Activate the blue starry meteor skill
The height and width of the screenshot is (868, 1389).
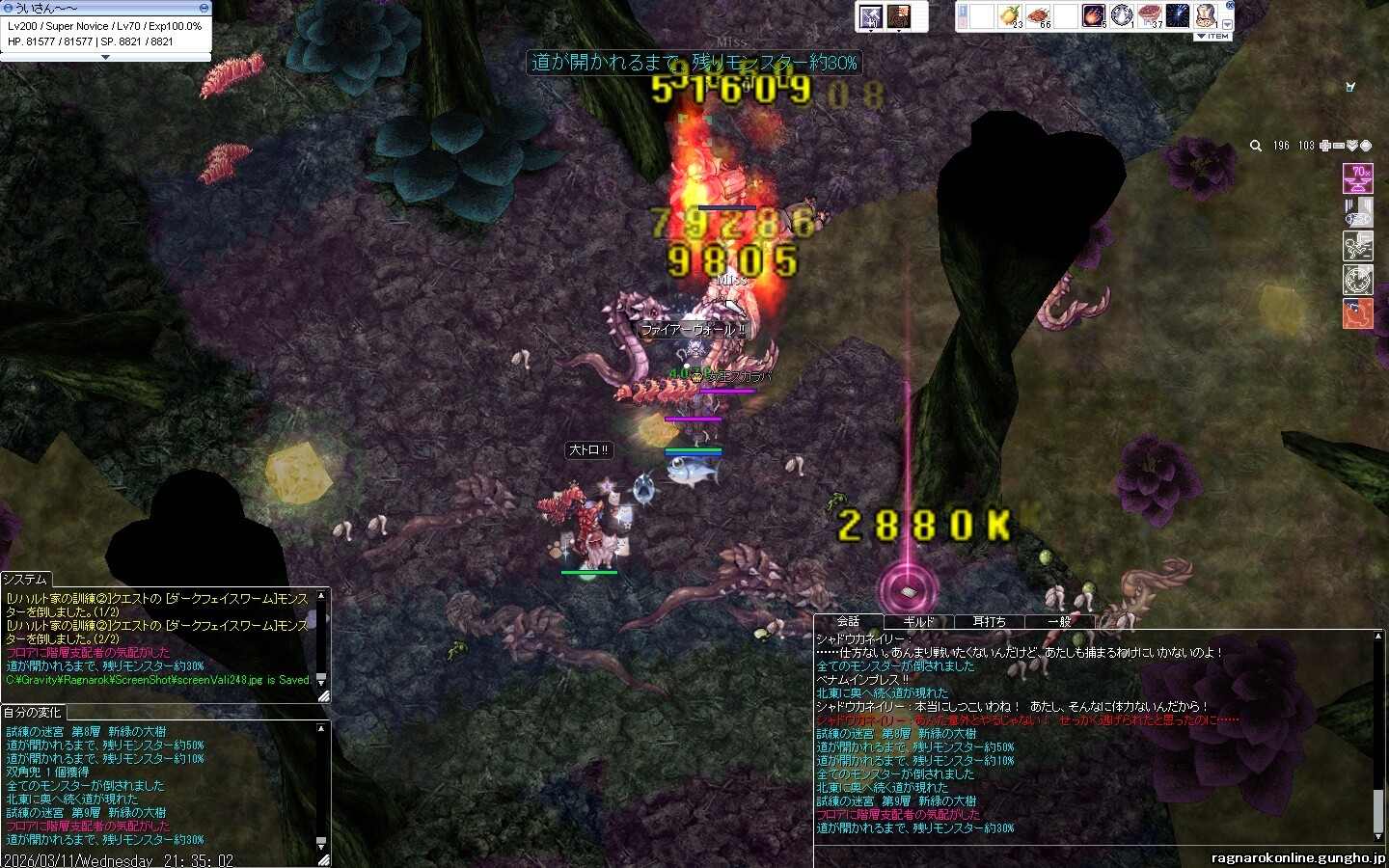click(x=1177, y=16)
